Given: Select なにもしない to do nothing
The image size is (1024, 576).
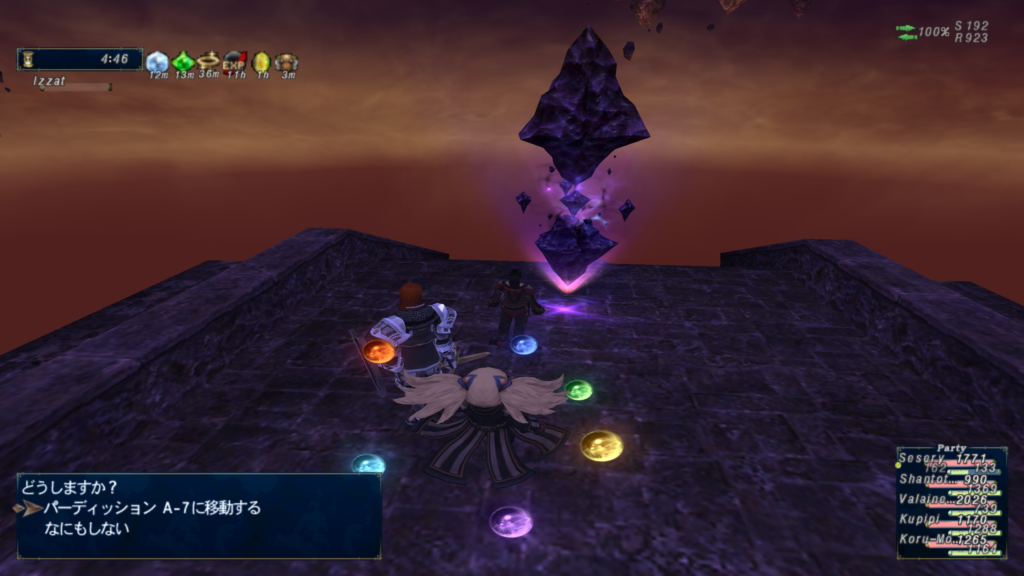Looking at the screenshot, I should pos(87,529).
